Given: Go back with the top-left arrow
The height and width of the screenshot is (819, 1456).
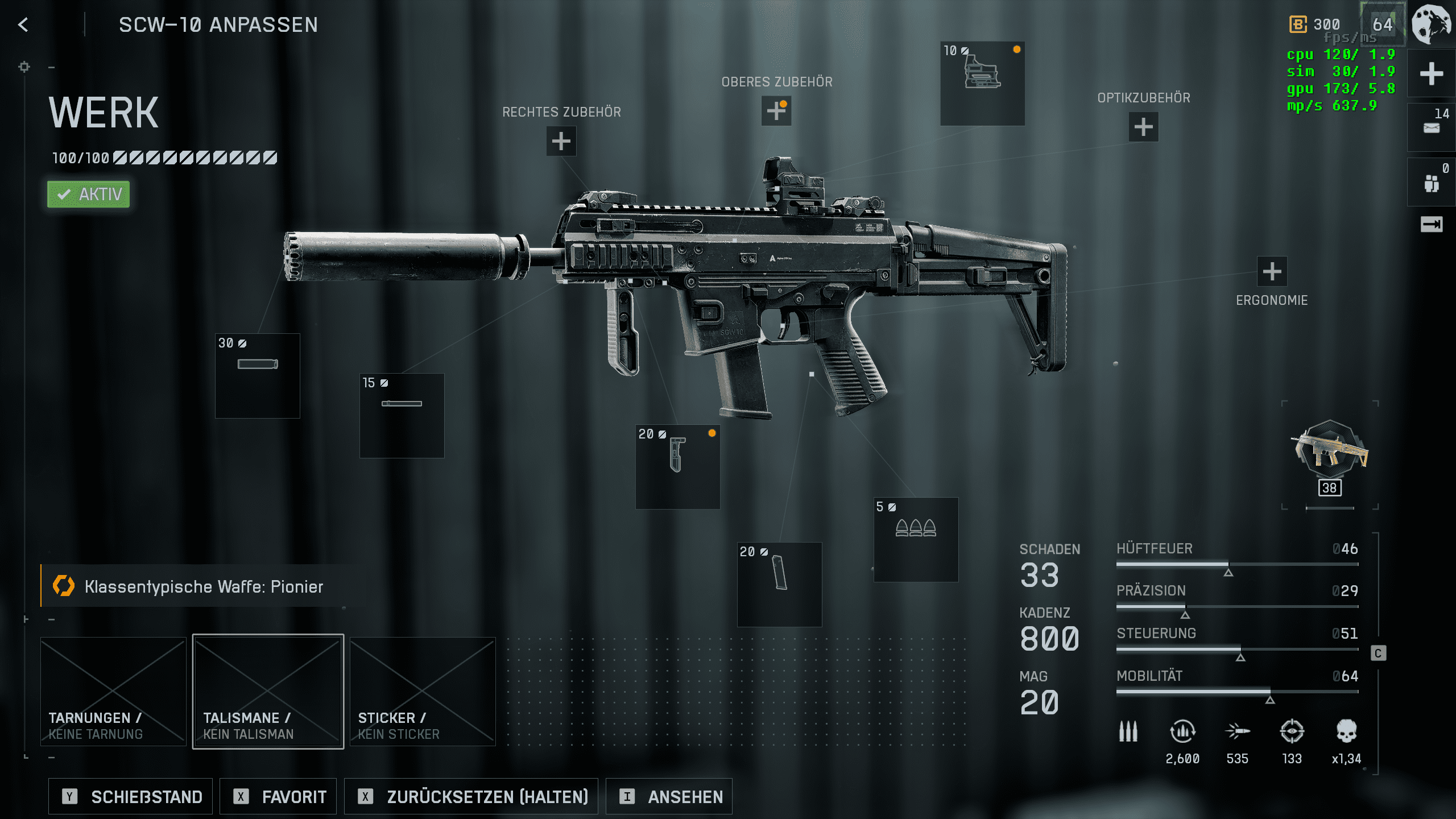Looking at the screenshot, I should pyautogui.click(x=23, y=24).
